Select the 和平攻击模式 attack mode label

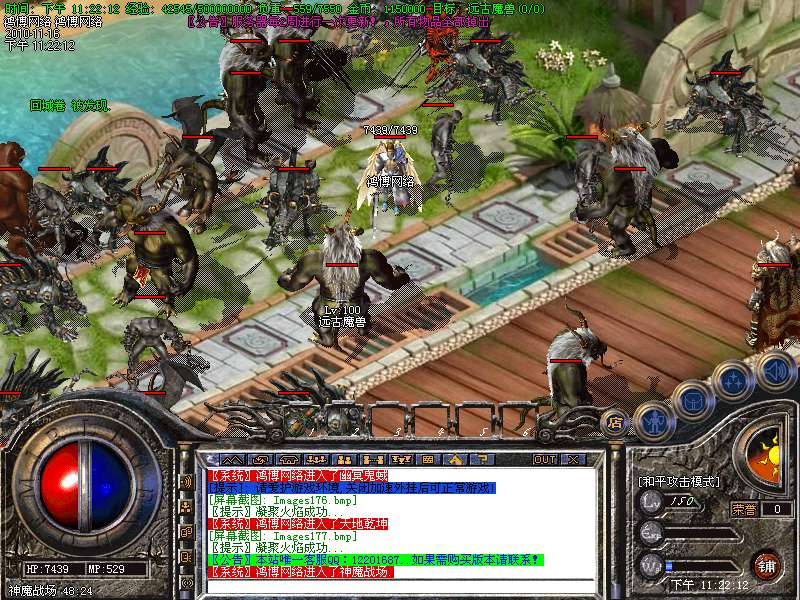point(679,481)
